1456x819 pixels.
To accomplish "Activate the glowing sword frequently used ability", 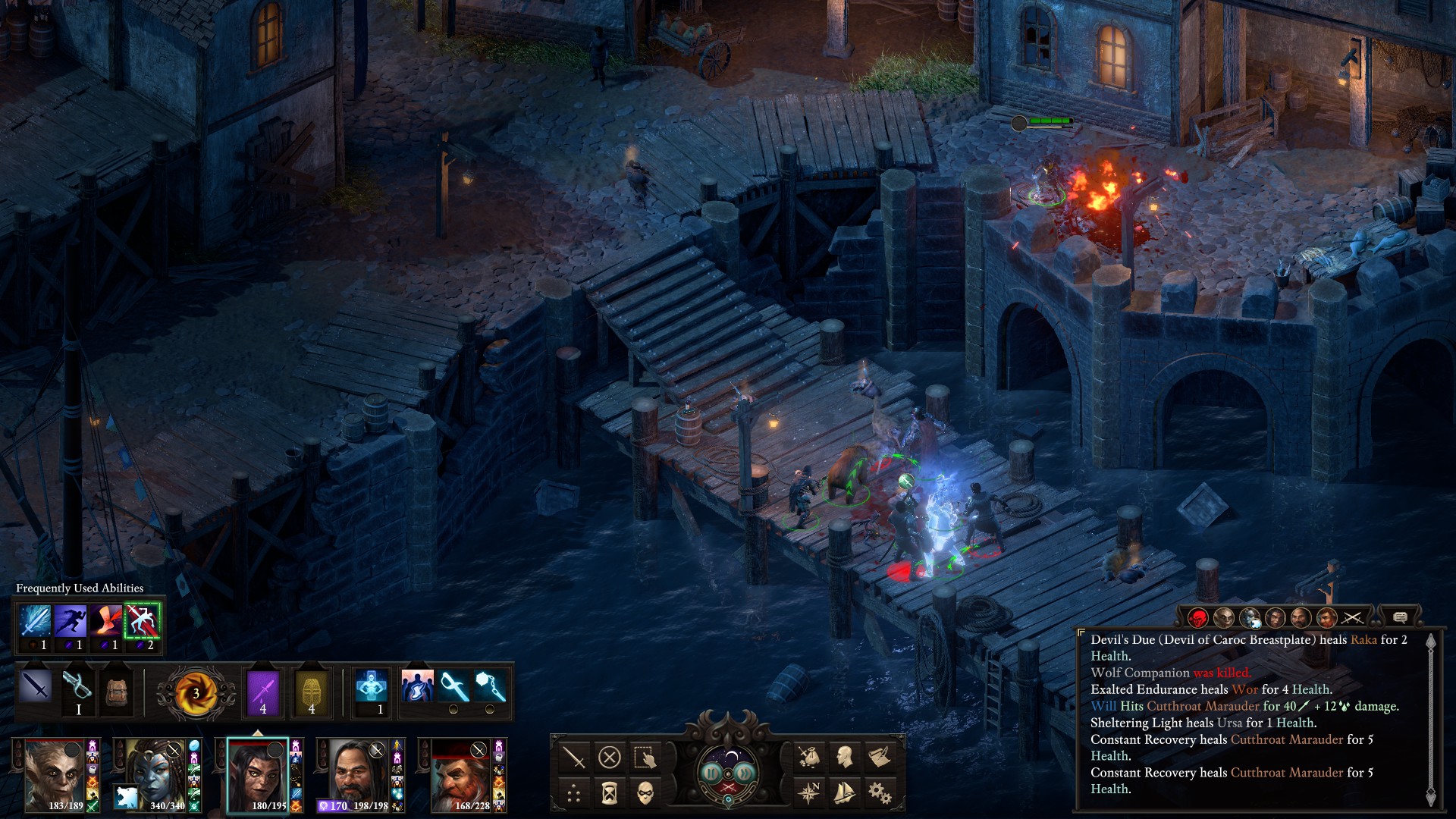I will click(x=35, y=621).
